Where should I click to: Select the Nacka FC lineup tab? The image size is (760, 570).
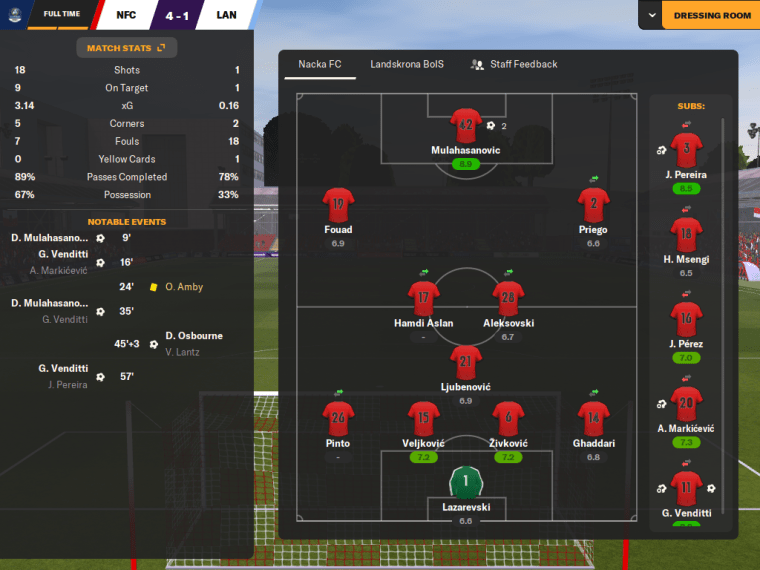point(320,64)
